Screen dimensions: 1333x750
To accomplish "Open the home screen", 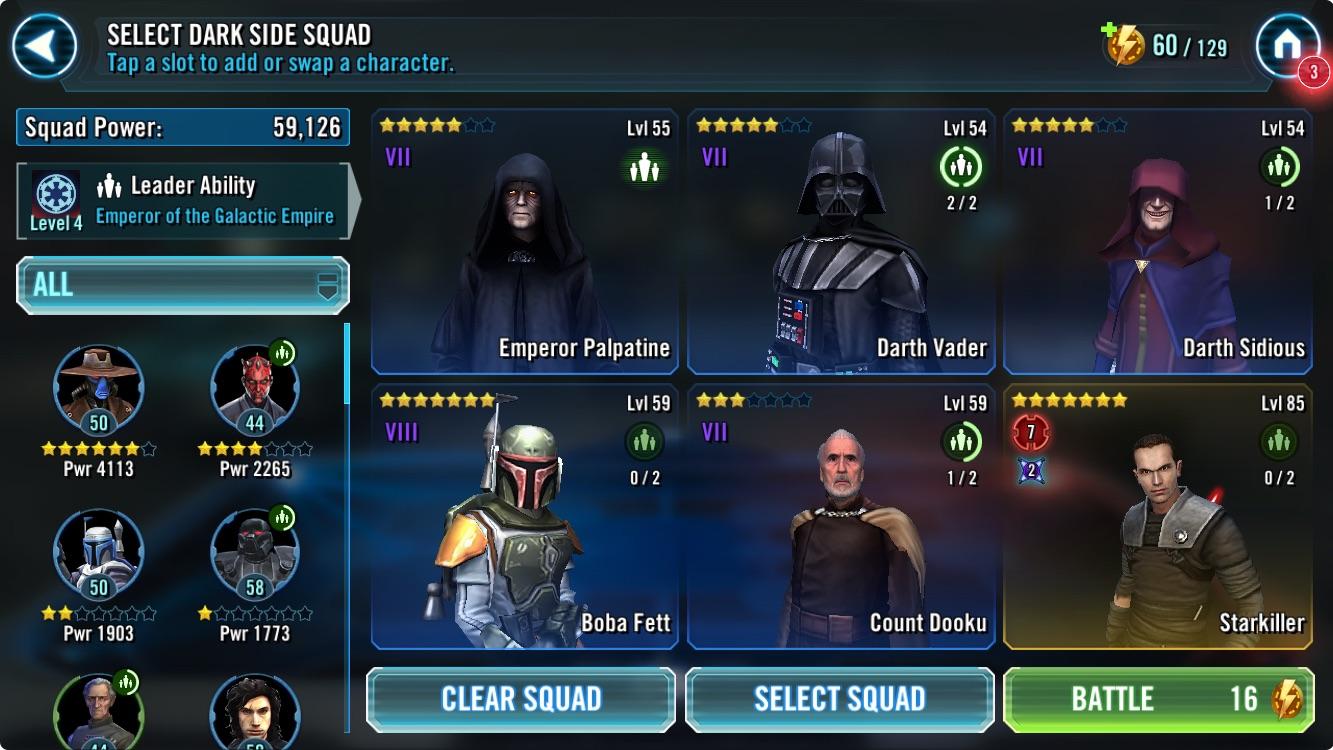I will (x=1287, y=45).
